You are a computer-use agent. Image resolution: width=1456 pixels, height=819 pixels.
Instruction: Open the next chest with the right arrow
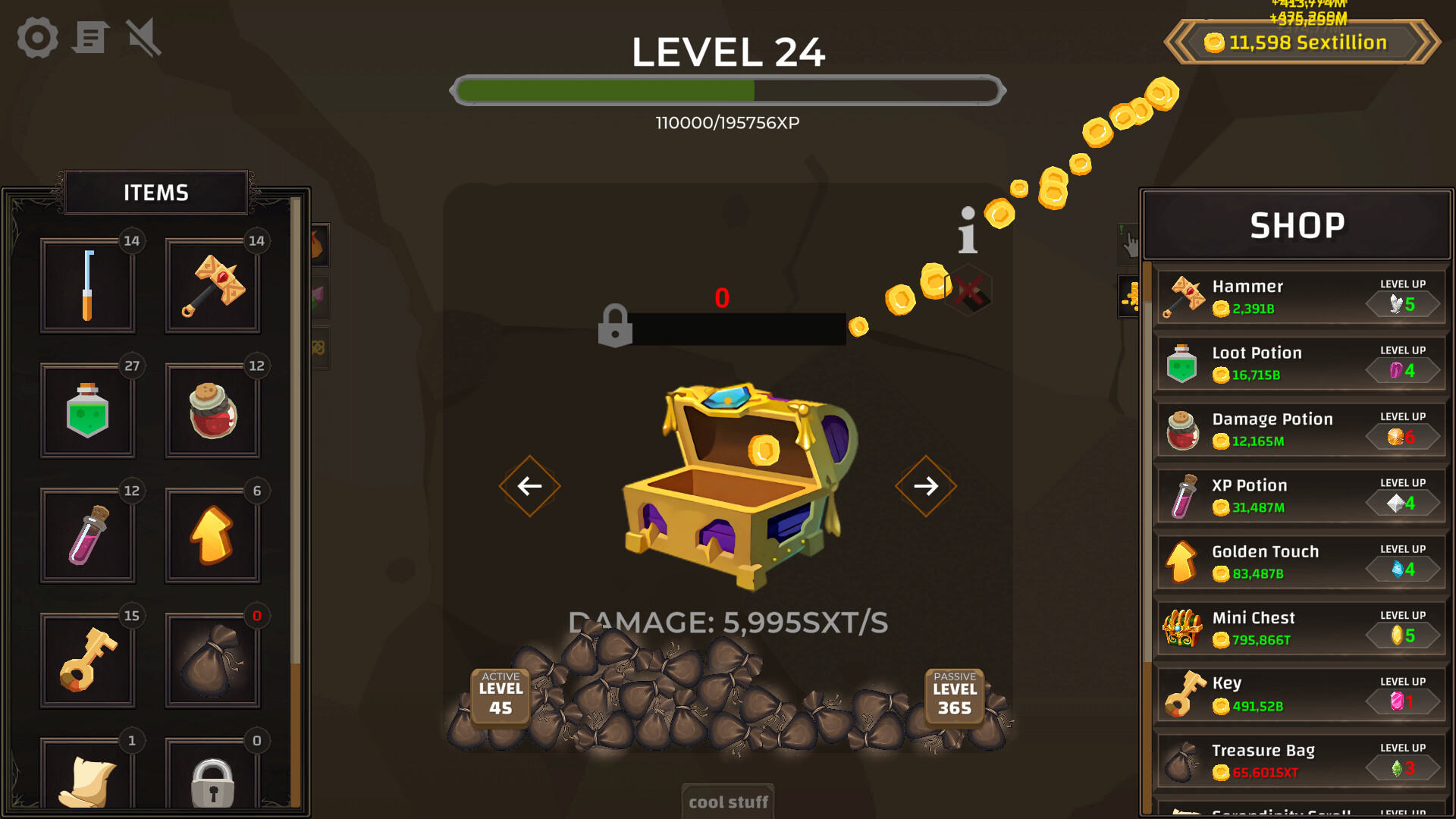click(925, 486)
